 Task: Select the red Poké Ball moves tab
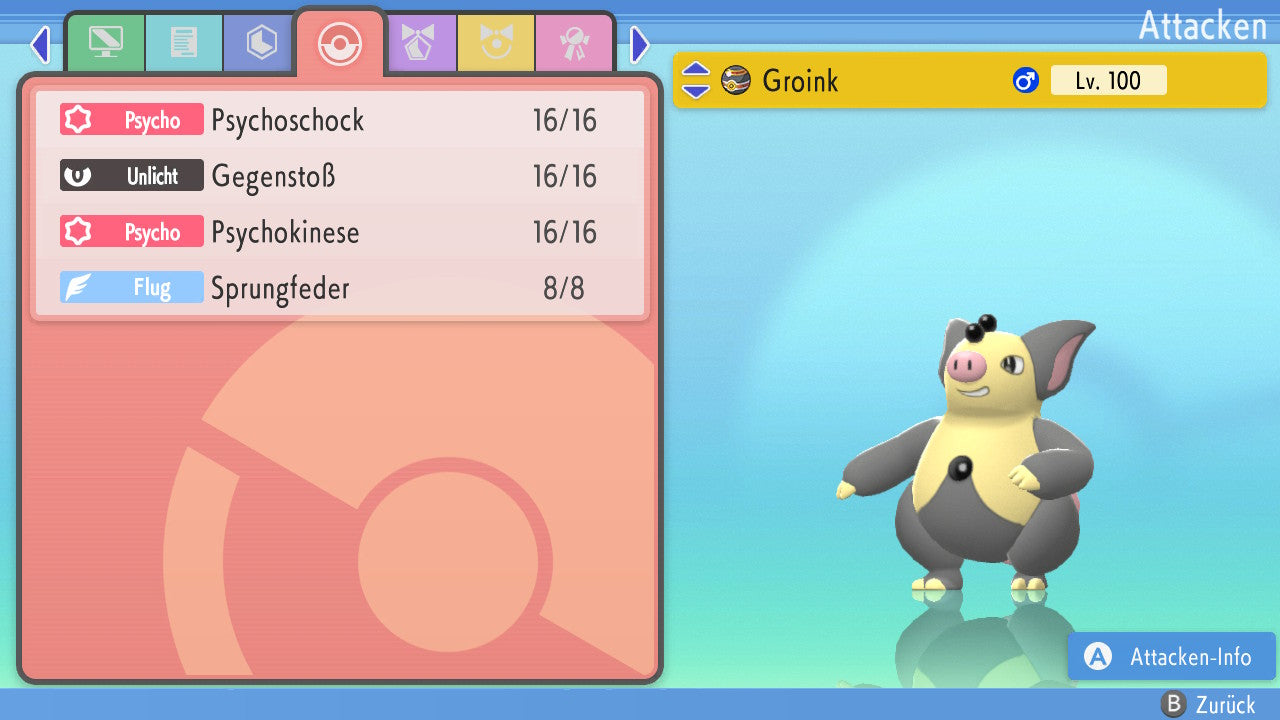(340, 44)
